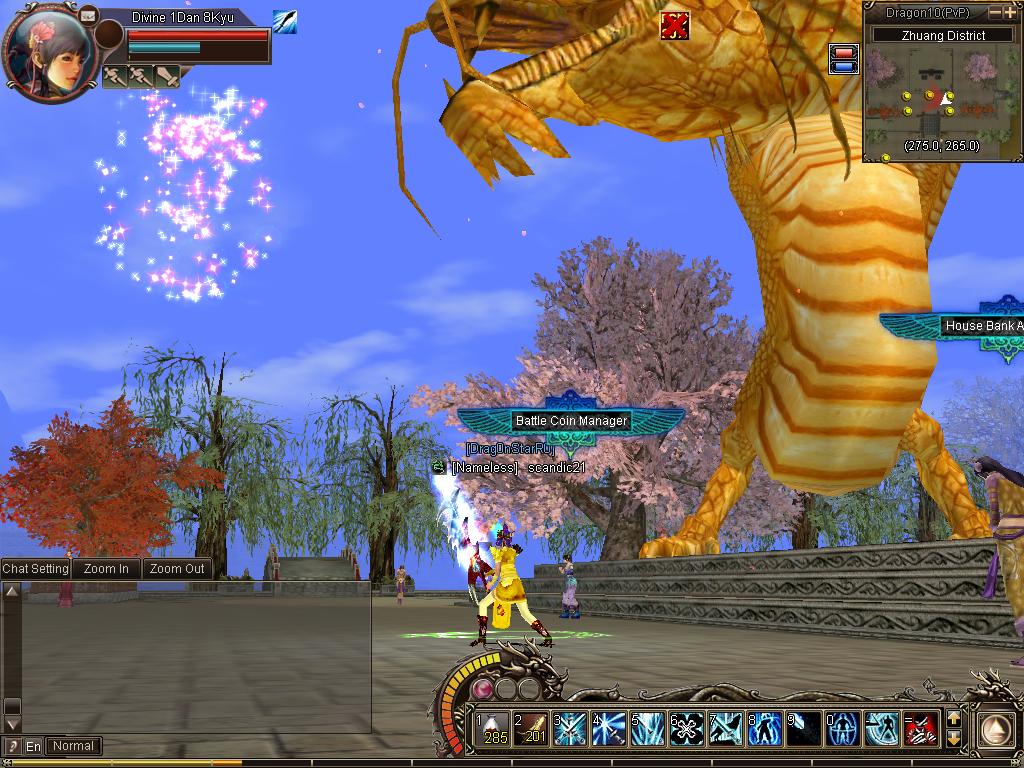Zoom in the minimap with plus button

coord(1010,13)
